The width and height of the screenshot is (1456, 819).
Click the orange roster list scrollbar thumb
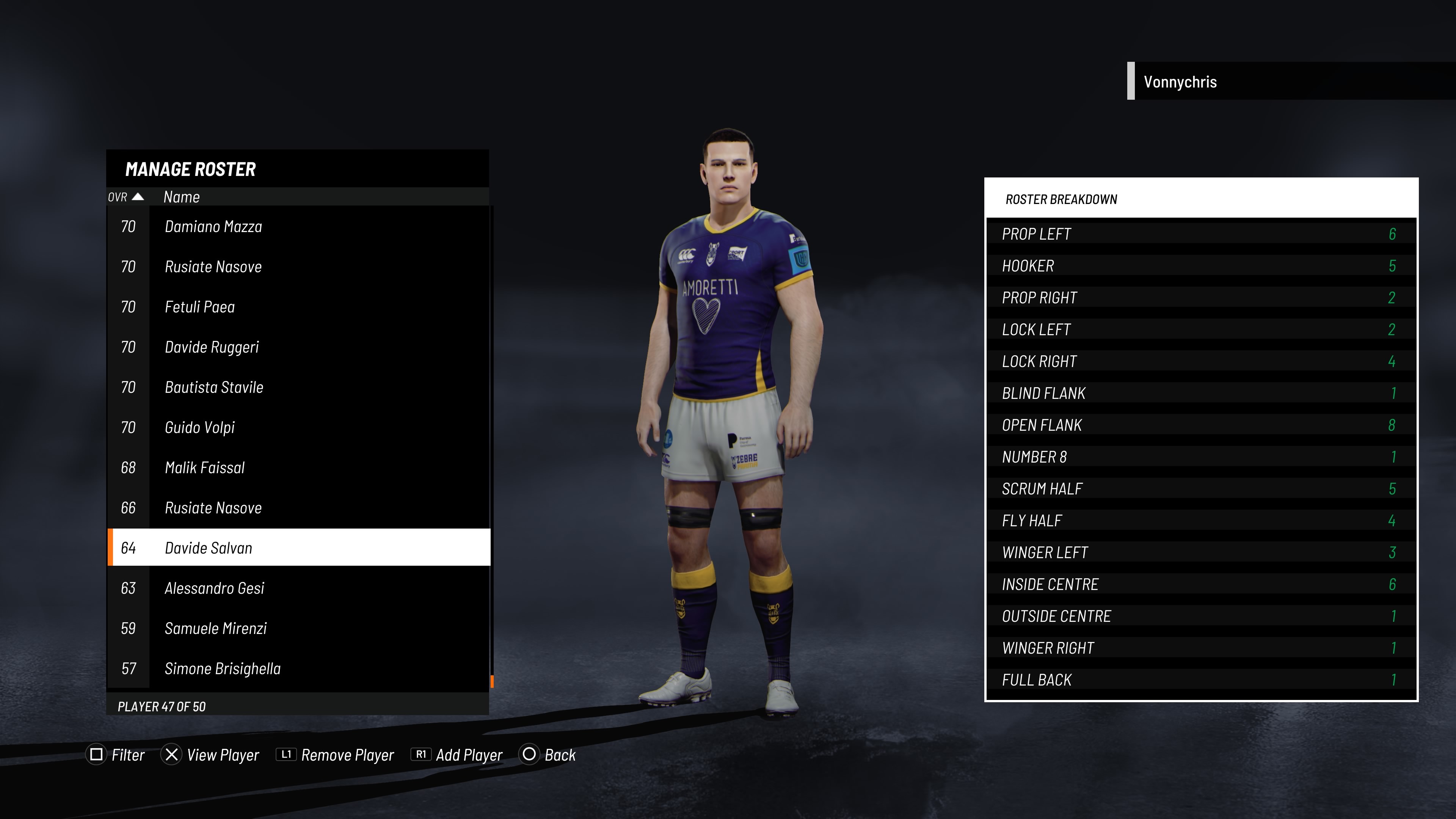click(x=492, y=681)
